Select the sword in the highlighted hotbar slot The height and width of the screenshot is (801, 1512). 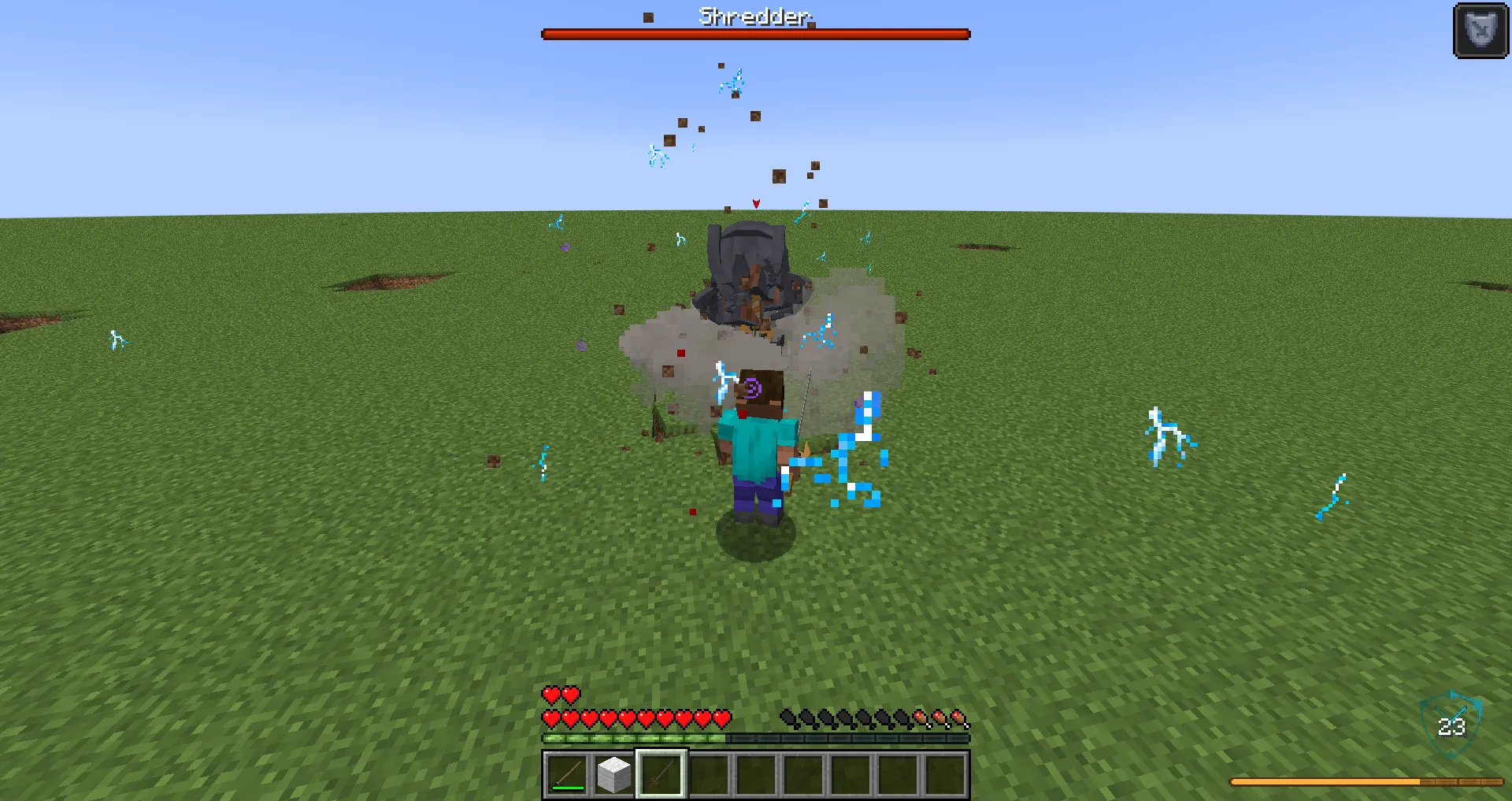[660, 773]
